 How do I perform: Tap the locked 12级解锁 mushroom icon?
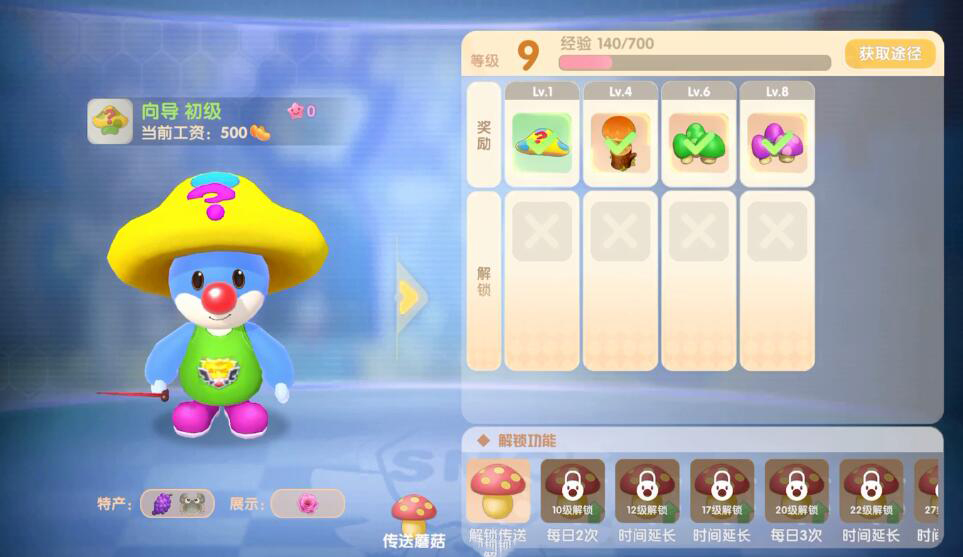(647, 491)
